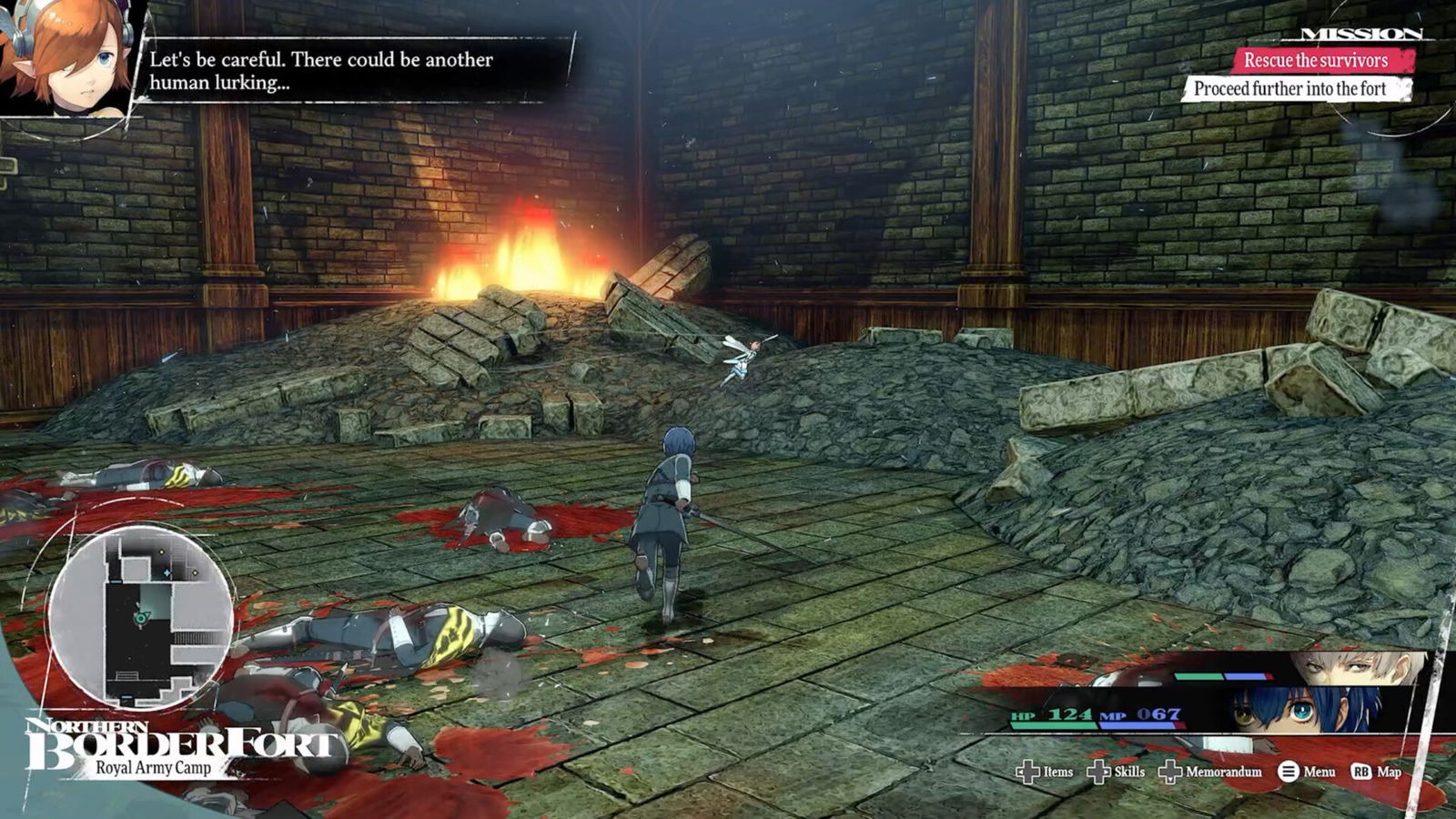The height and width of the screenshot is (819, 1456).
Task: Select the white-haired party member portrait
Action: (x=1356, y=668)
